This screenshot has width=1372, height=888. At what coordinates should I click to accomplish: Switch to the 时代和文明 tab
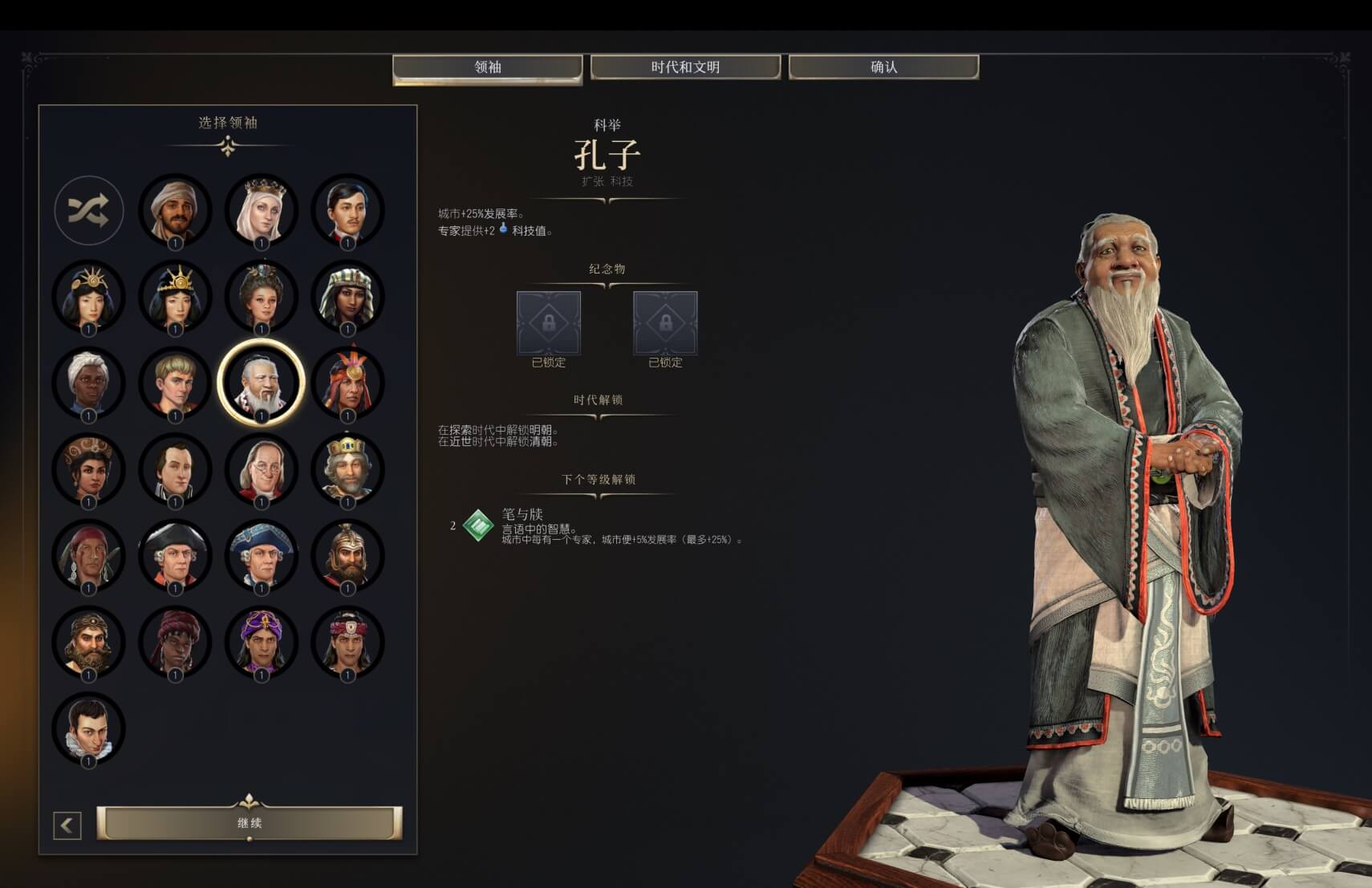(686, 67)
